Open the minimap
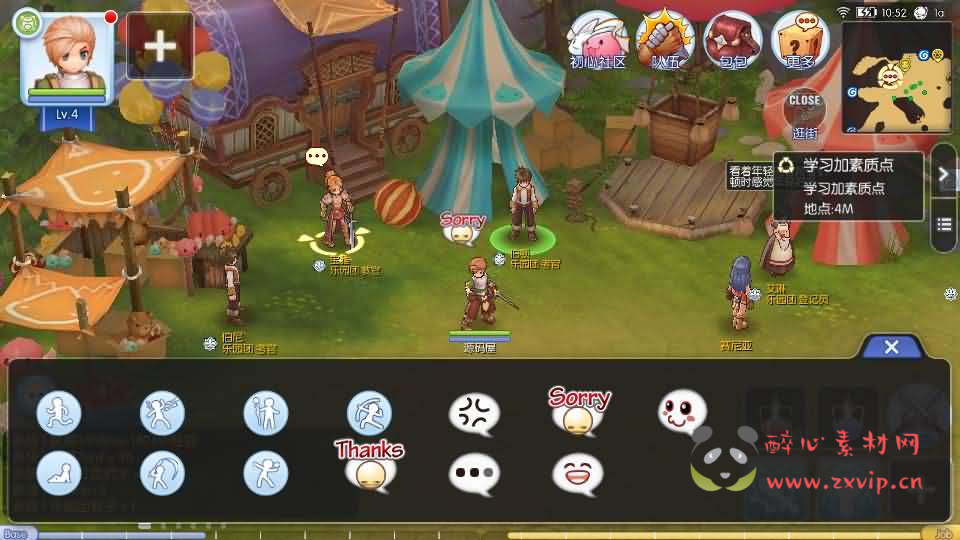960x540 pixels. coord(896,78)
